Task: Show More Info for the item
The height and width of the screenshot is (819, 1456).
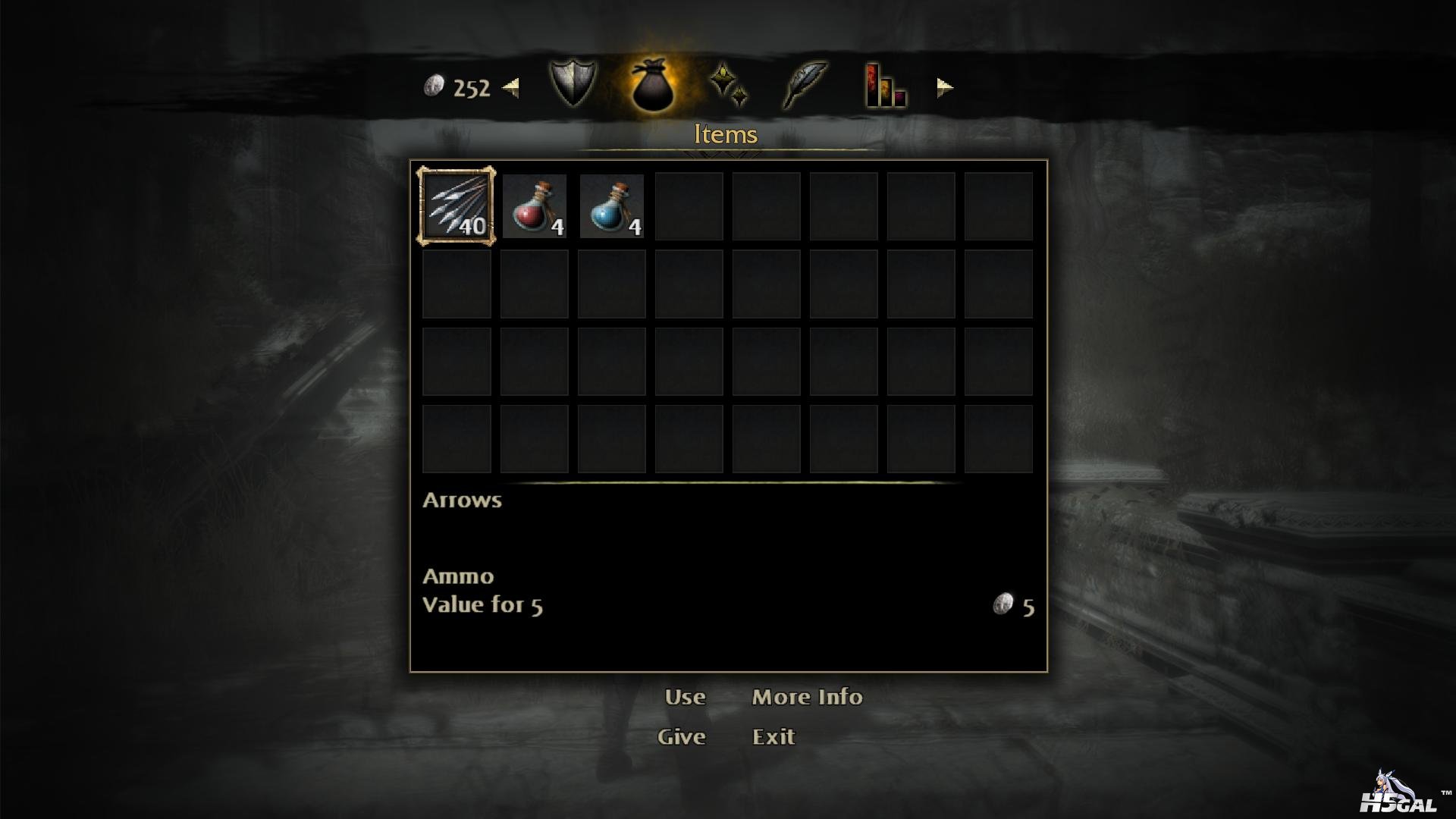Action: (x=807, y=697)
